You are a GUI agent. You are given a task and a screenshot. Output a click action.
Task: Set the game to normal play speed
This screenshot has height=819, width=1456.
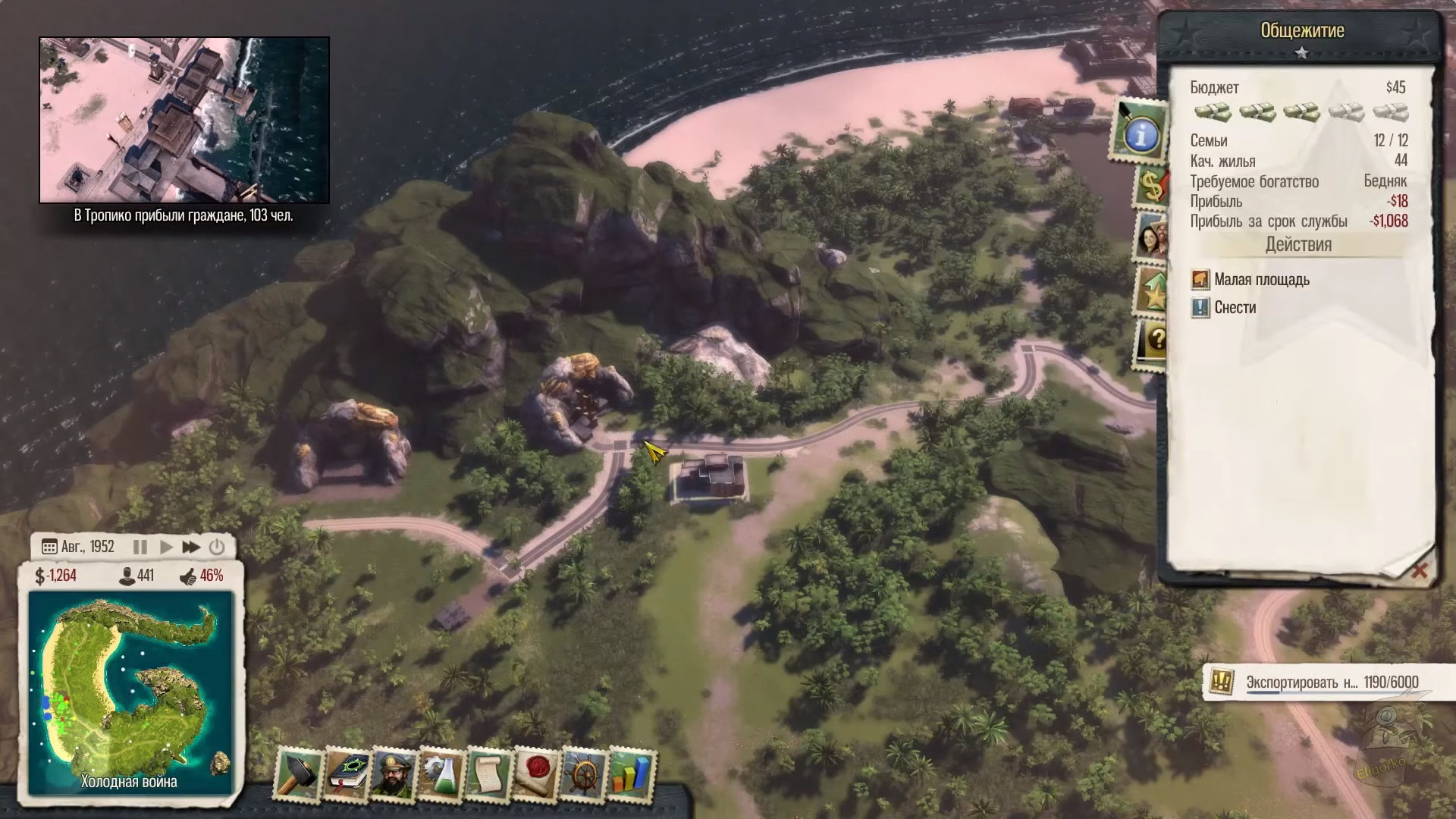tap(166, 547)
